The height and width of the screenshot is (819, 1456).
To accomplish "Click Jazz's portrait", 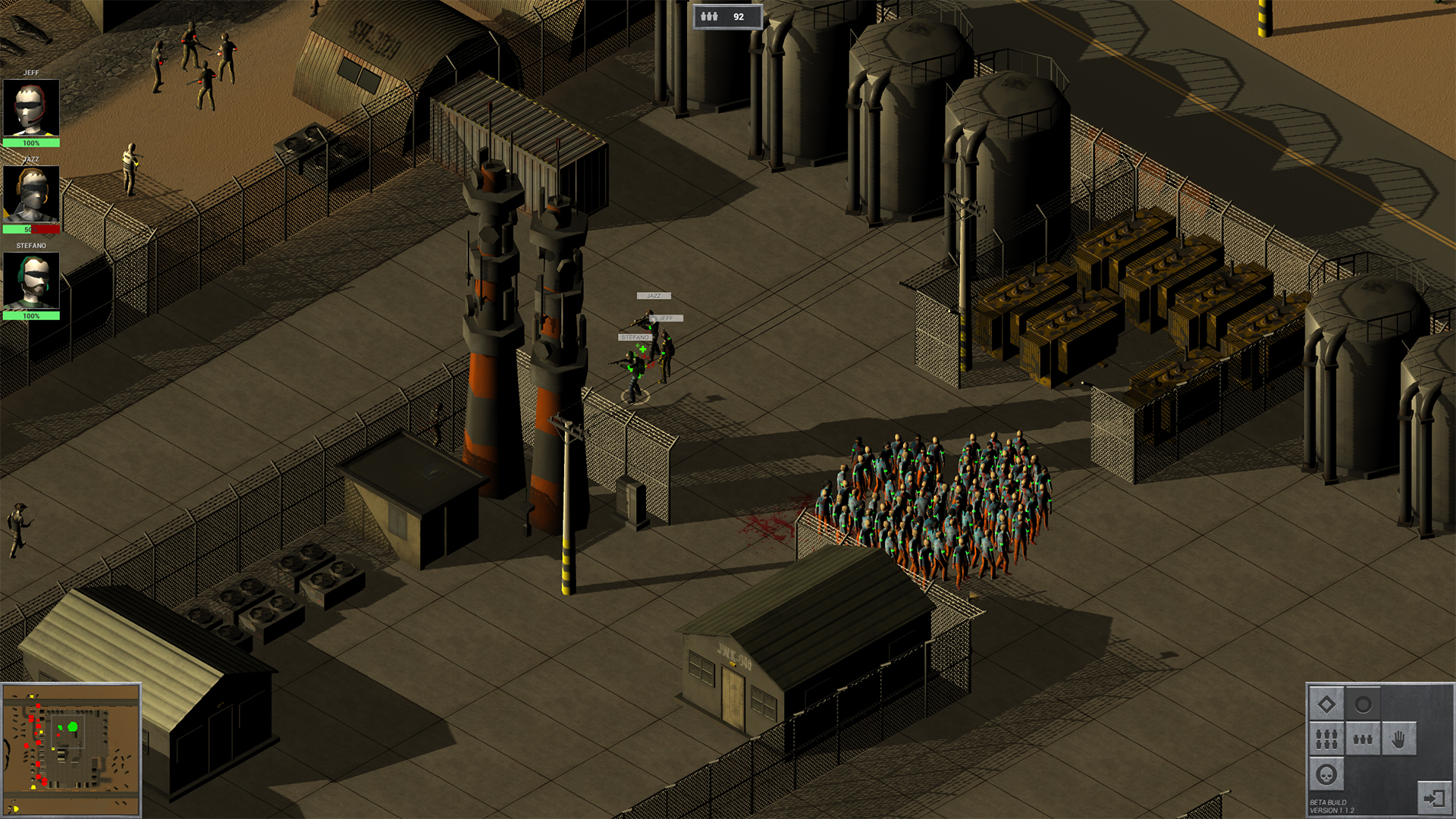I will (x=33, y=192).
